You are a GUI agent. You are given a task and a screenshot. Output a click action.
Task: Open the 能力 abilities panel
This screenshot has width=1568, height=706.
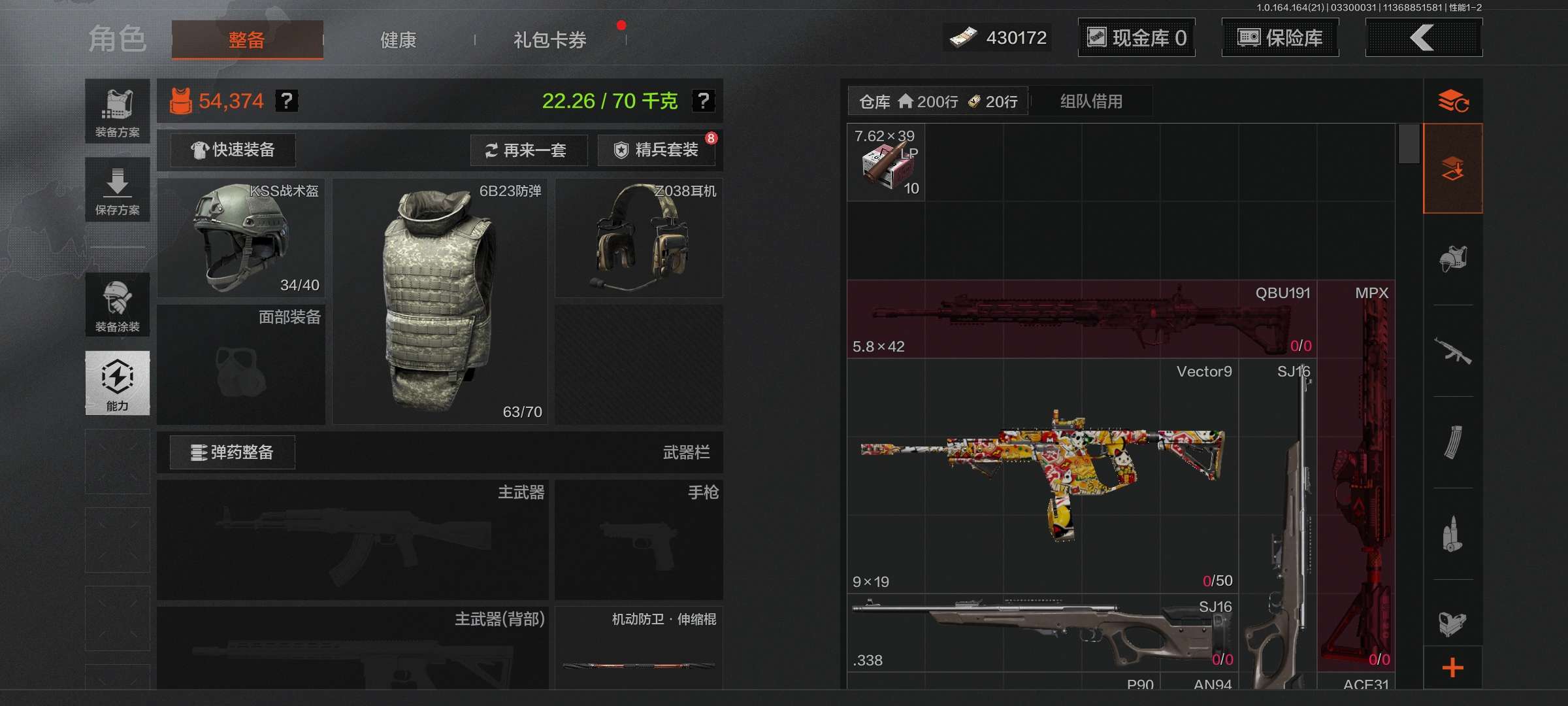[118, 383]
